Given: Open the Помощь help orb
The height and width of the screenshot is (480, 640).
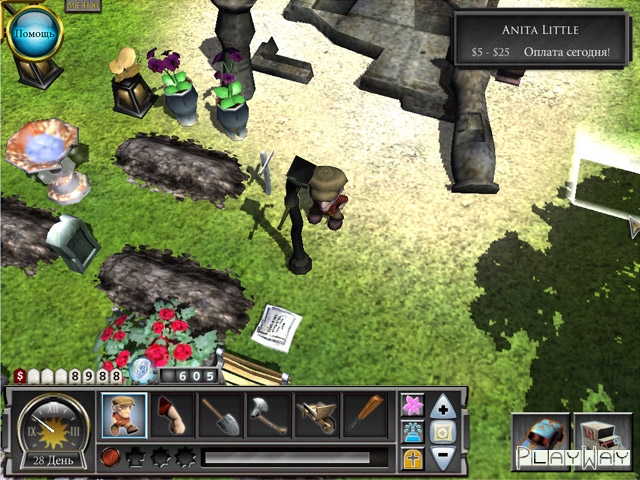Looking at the screenshot, I should [x=34, y=34].
